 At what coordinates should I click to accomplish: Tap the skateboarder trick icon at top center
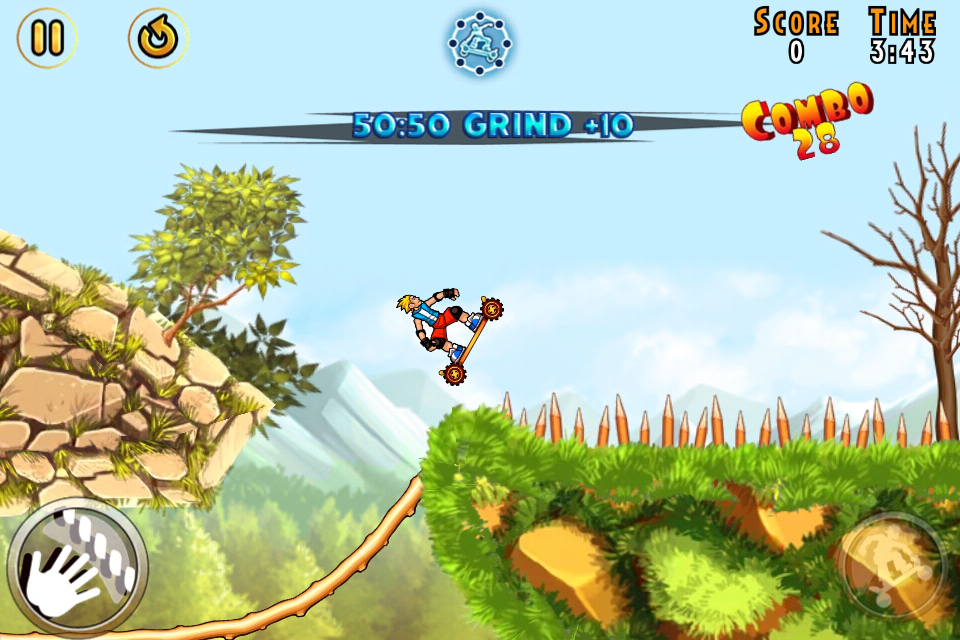(480, 42)
